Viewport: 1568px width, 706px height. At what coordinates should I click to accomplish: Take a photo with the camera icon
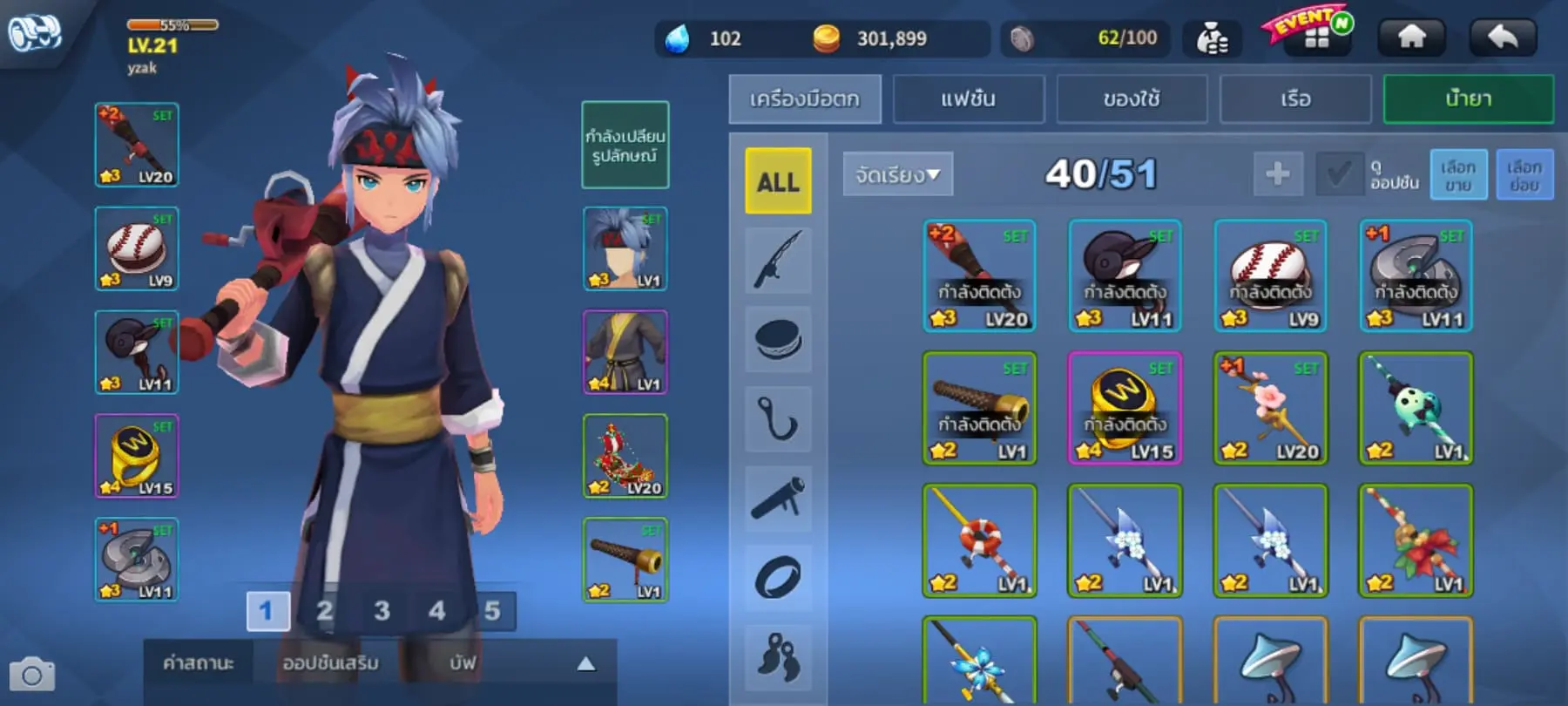click(x=32, y=675)
